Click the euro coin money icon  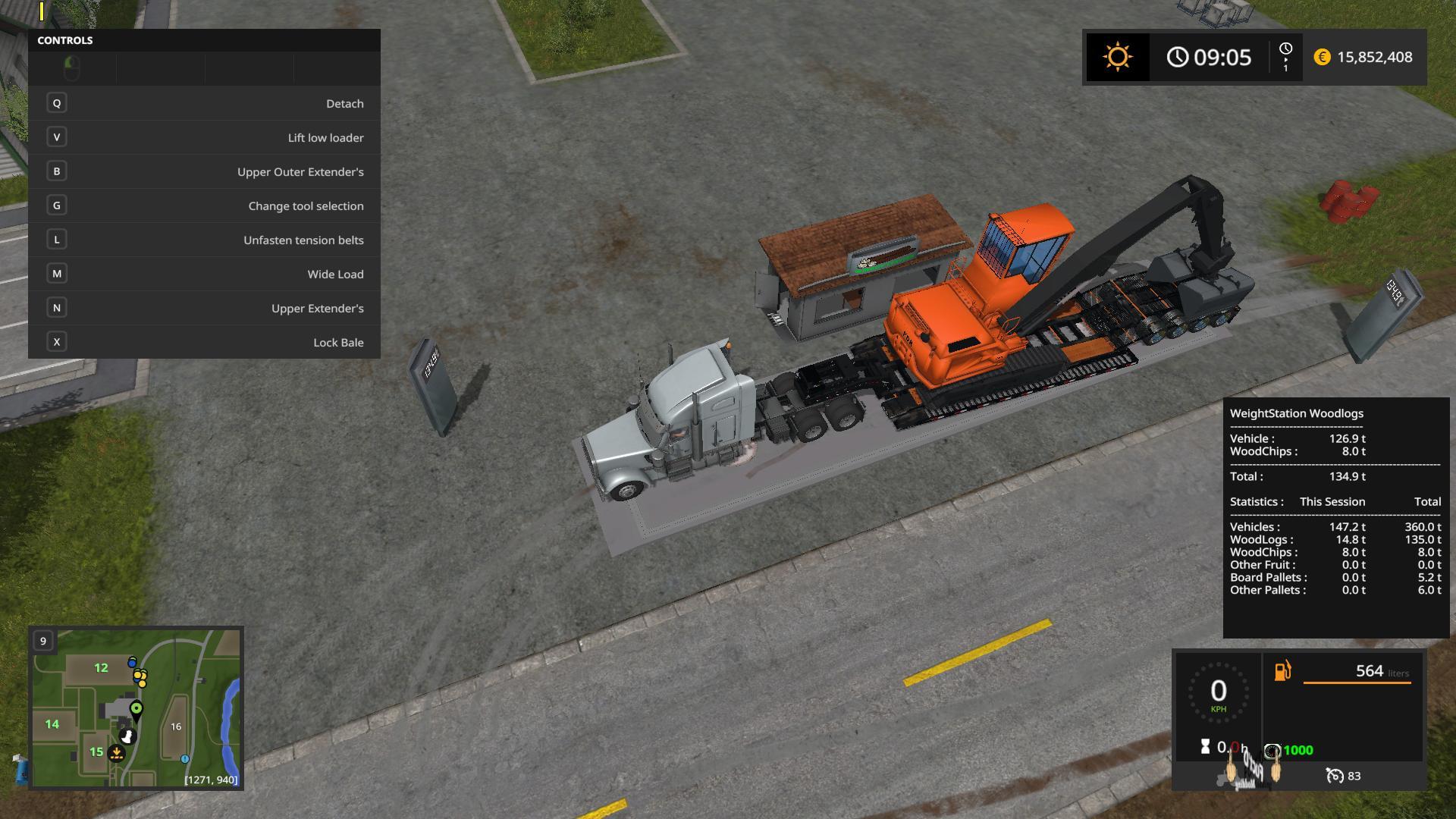point(1322,58)
